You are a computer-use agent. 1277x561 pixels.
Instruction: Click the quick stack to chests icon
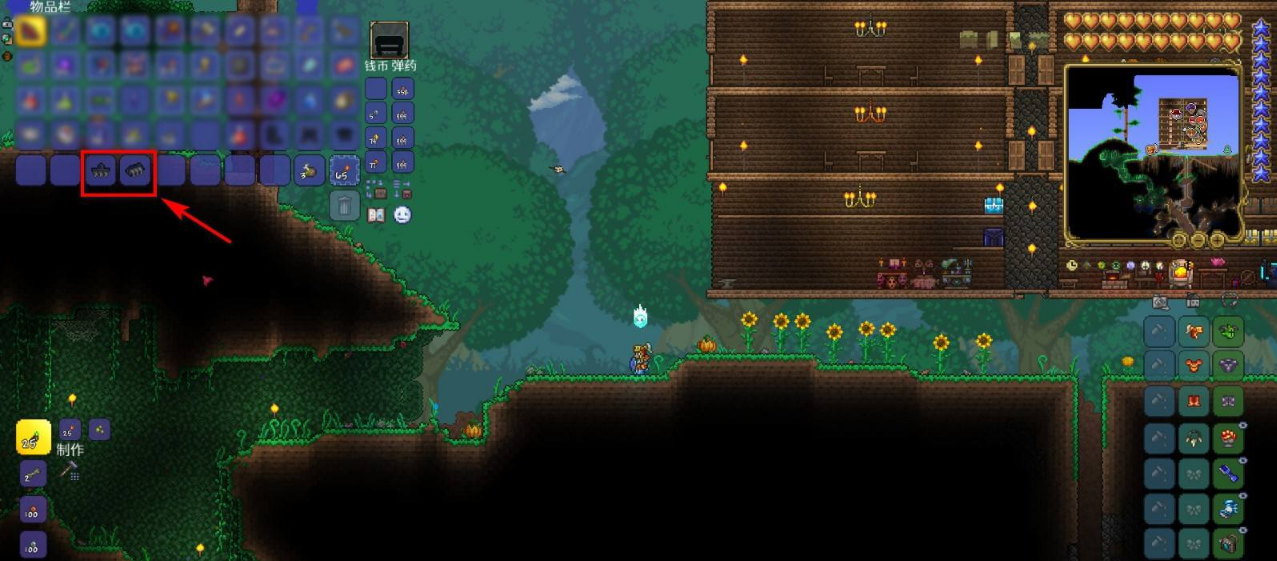402,188
